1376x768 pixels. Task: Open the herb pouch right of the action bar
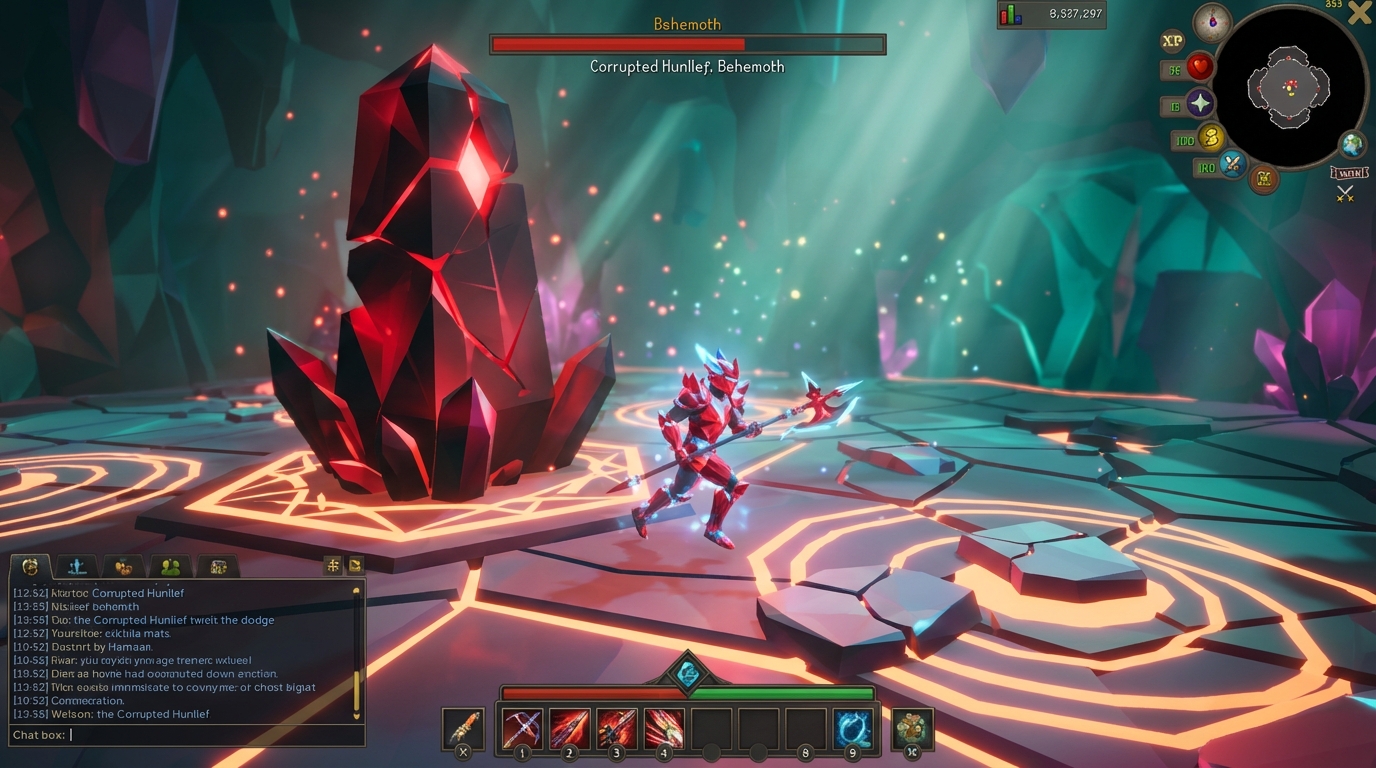[x=913, y=726]
